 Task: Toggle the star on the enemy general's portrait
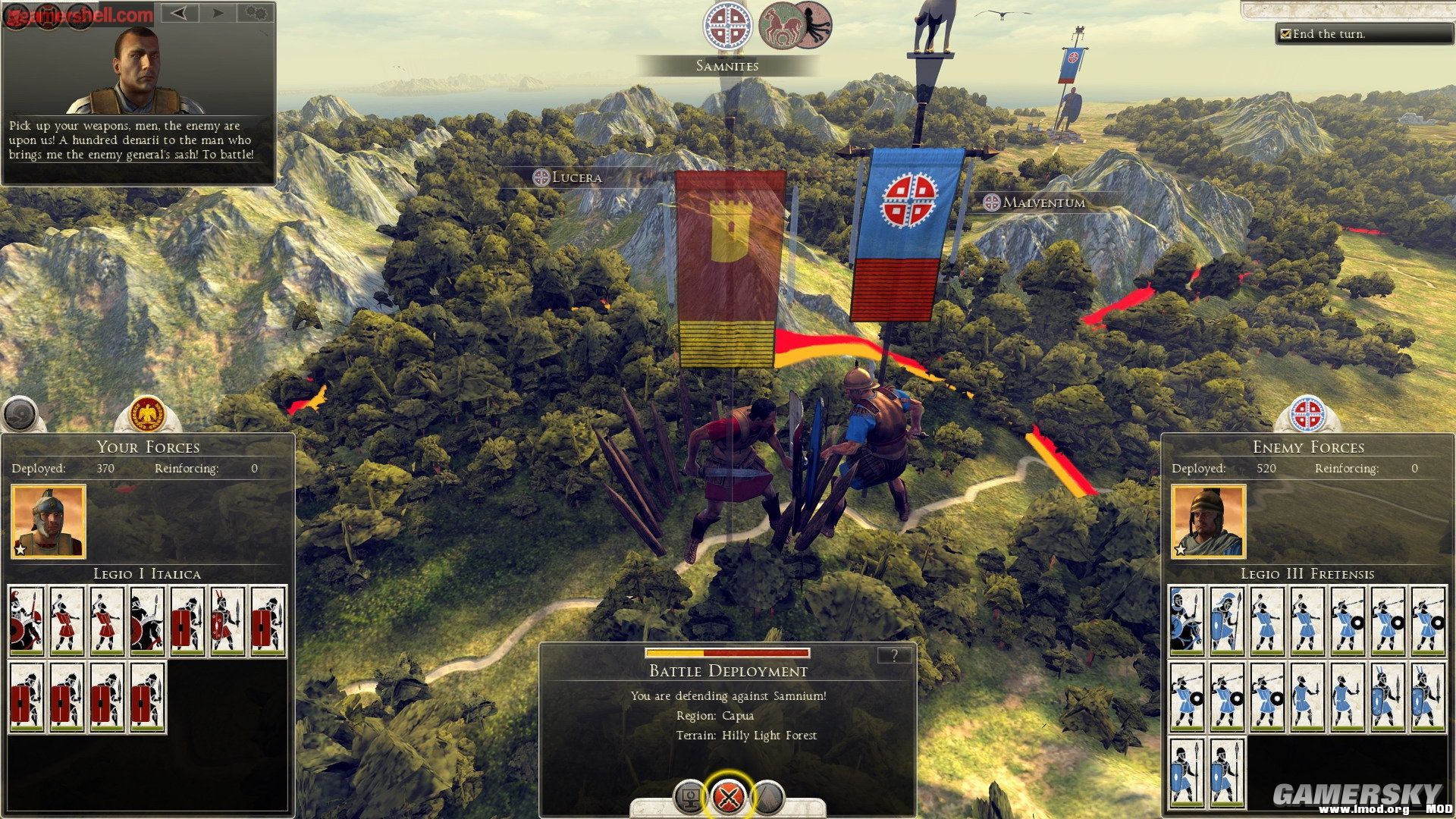click(x=1180, y=551)
